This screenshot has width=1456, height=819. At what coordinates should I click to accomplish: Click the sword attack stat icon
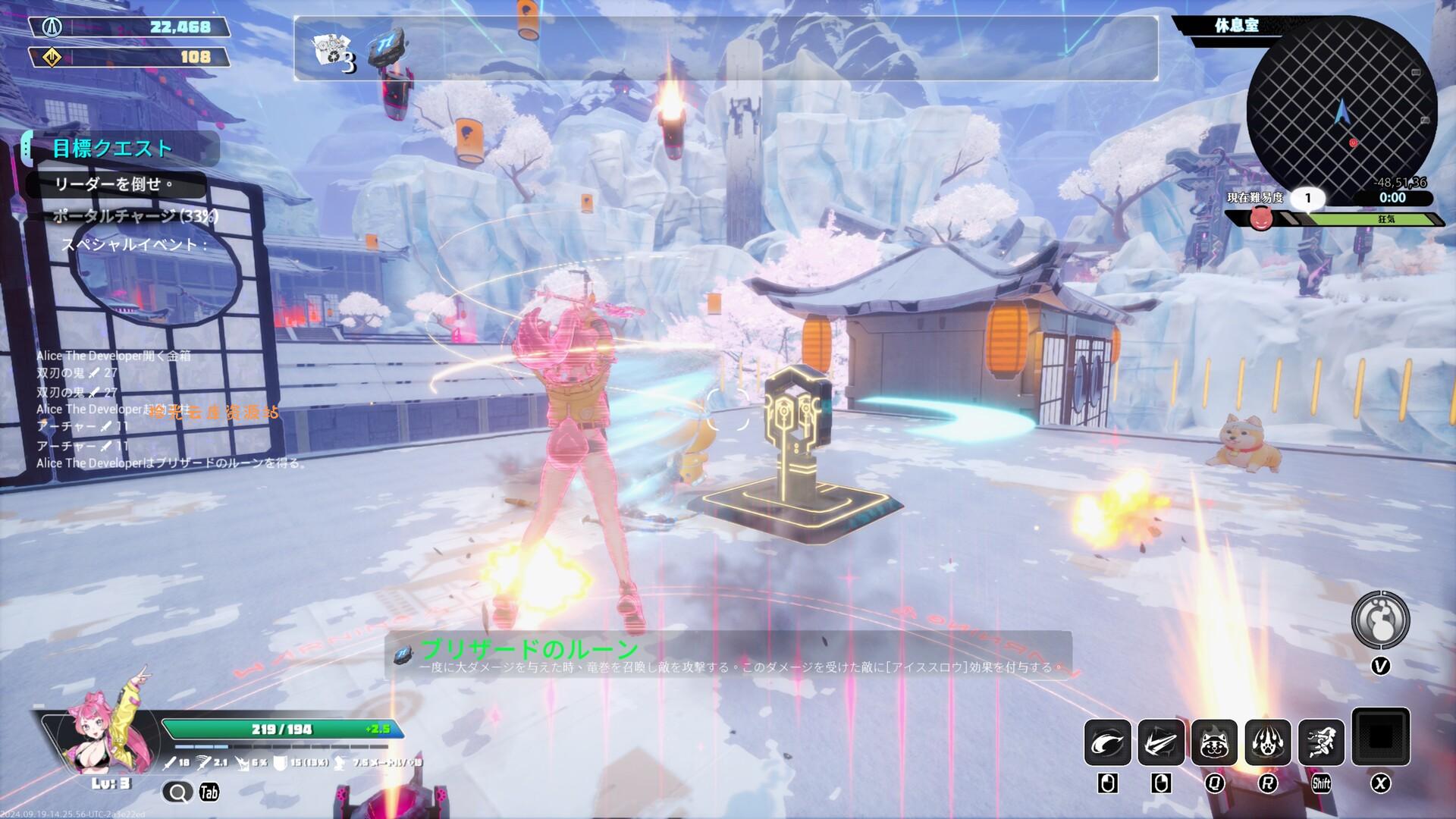tap(169, 763)
